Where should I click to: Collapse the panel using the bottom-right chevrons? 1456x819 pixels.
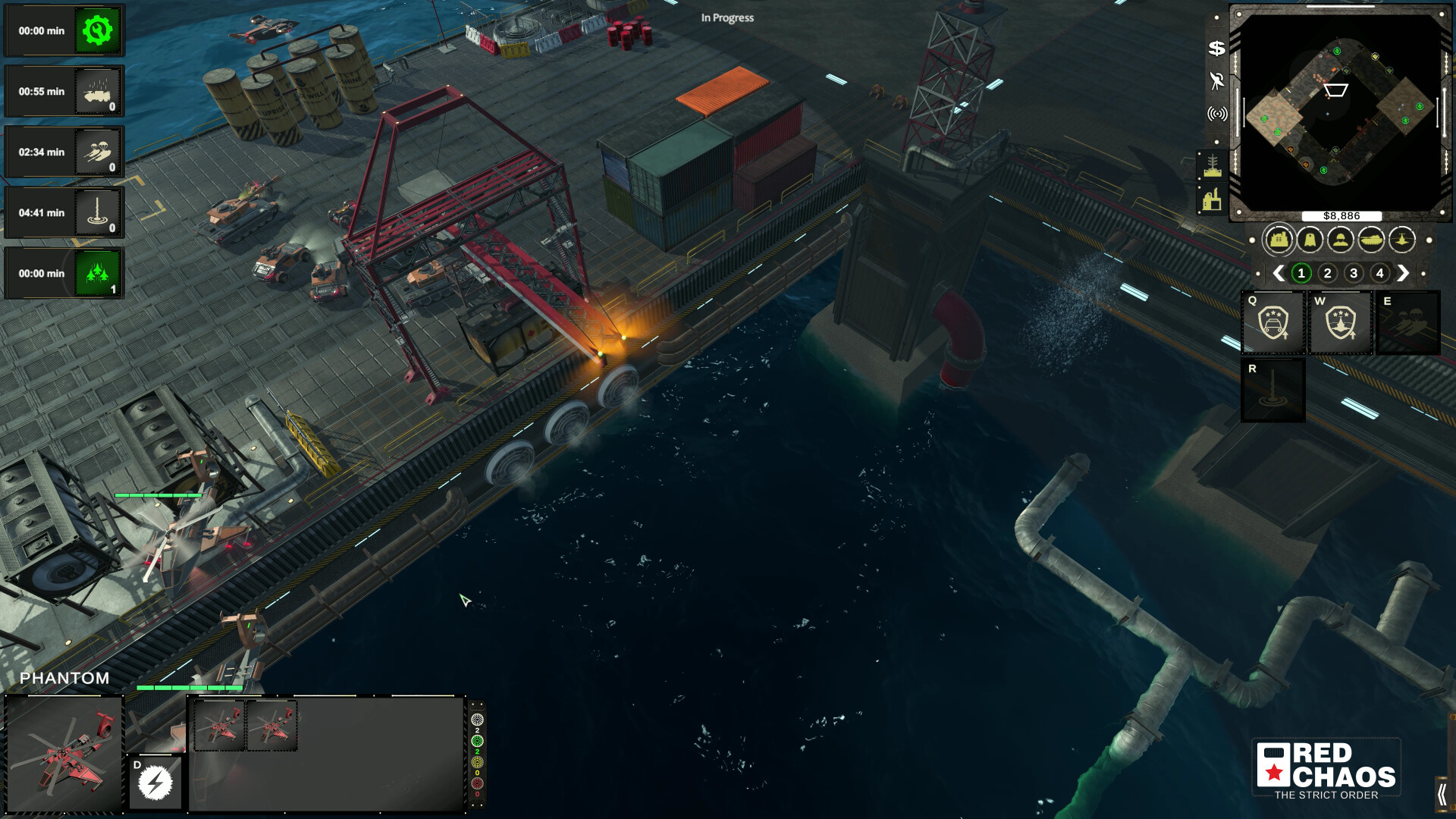(x=1443, y=793)
